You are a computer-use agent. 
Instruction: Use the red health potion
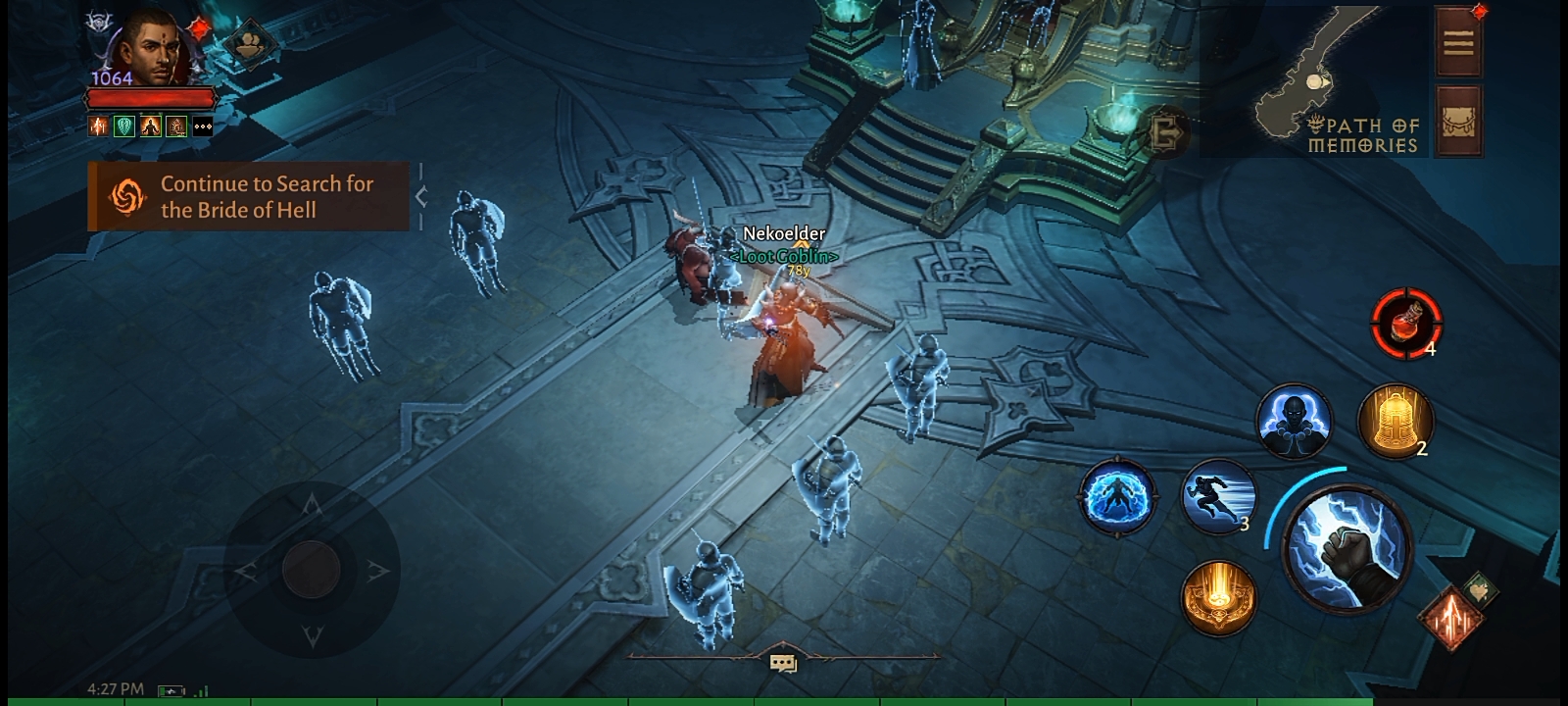(1406, 323)
